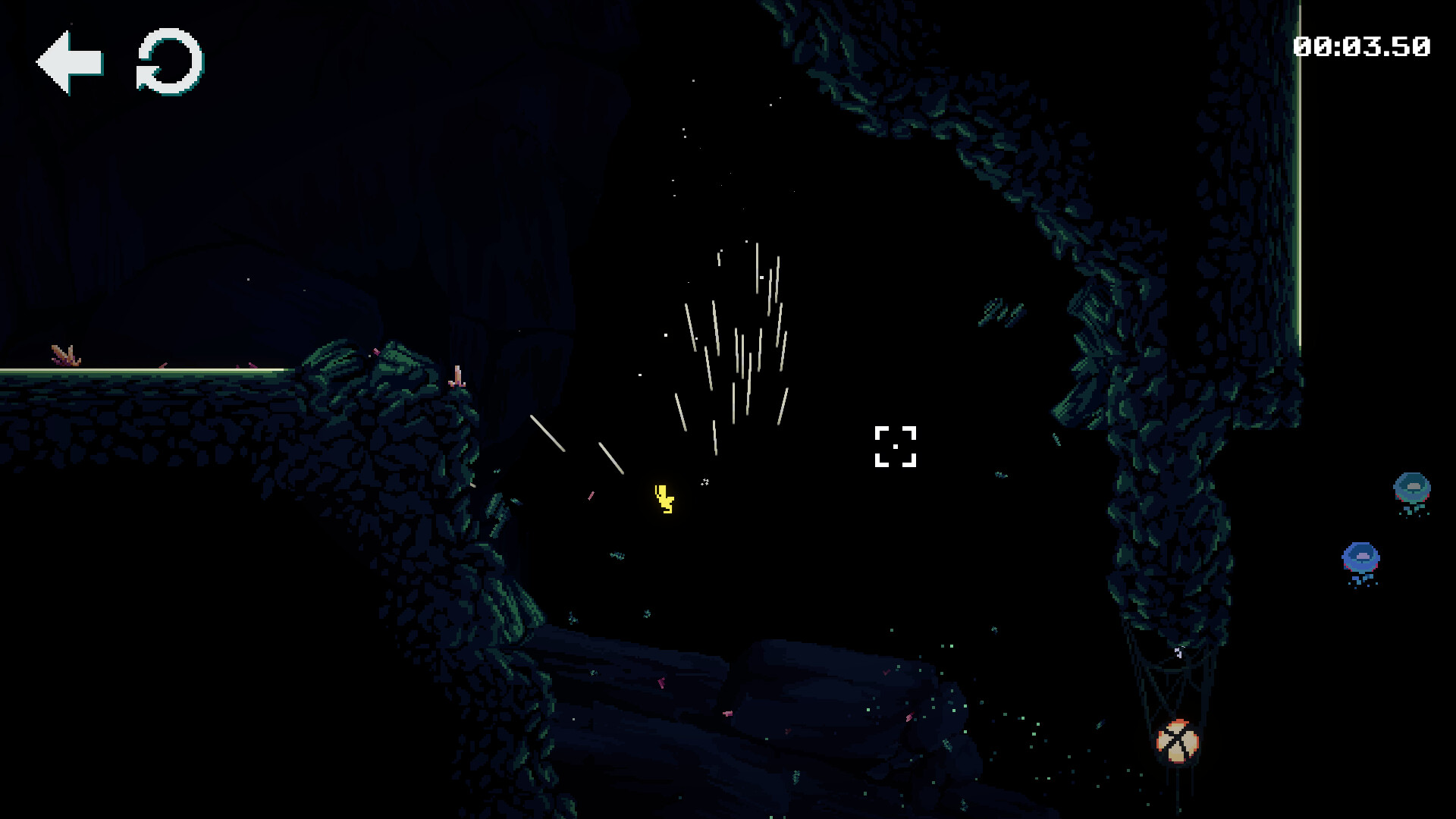Select the restart level icon

coord(168,64)
